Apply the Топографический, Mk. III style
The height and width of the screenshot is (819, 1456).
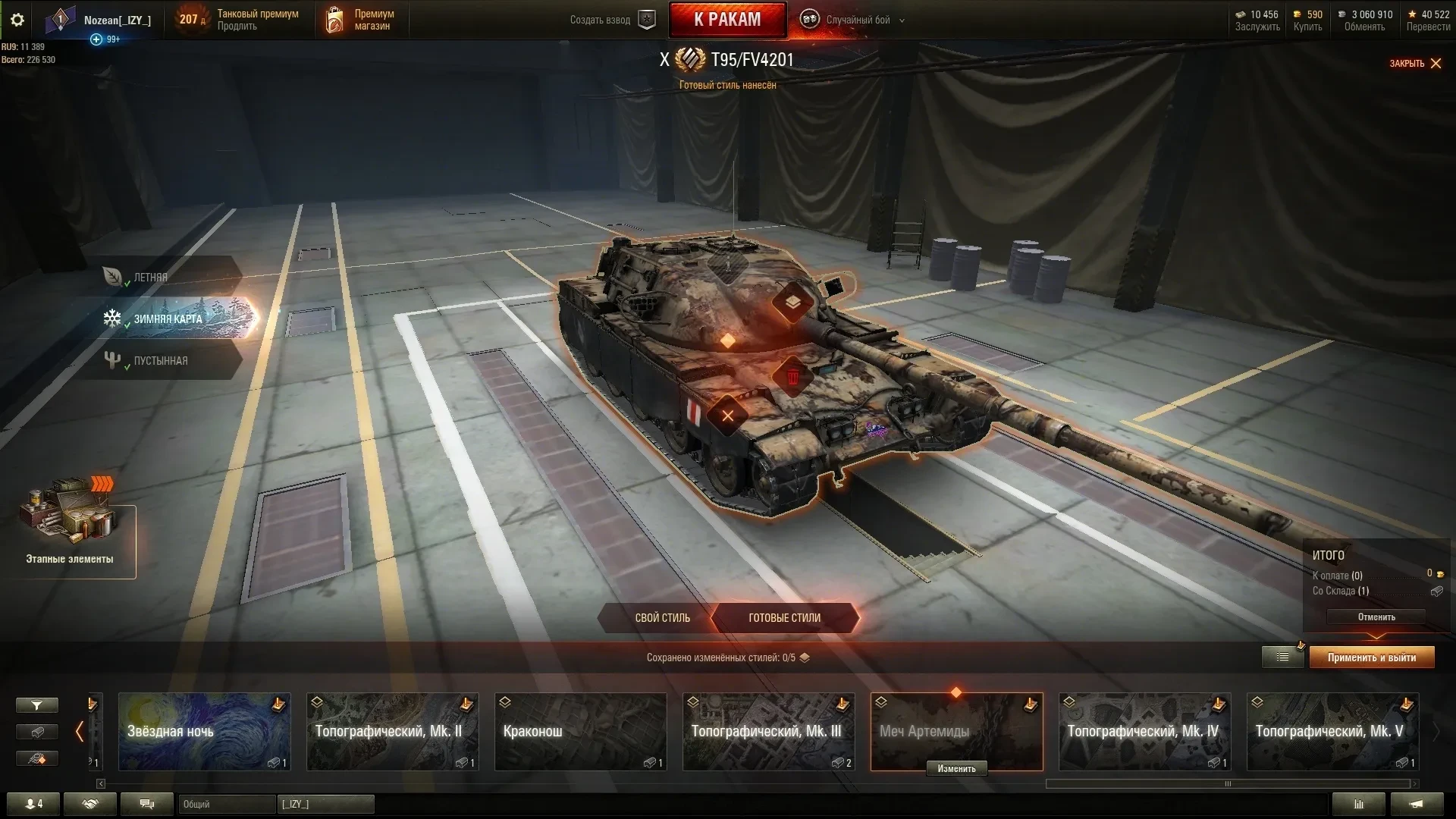click(768, 731)
